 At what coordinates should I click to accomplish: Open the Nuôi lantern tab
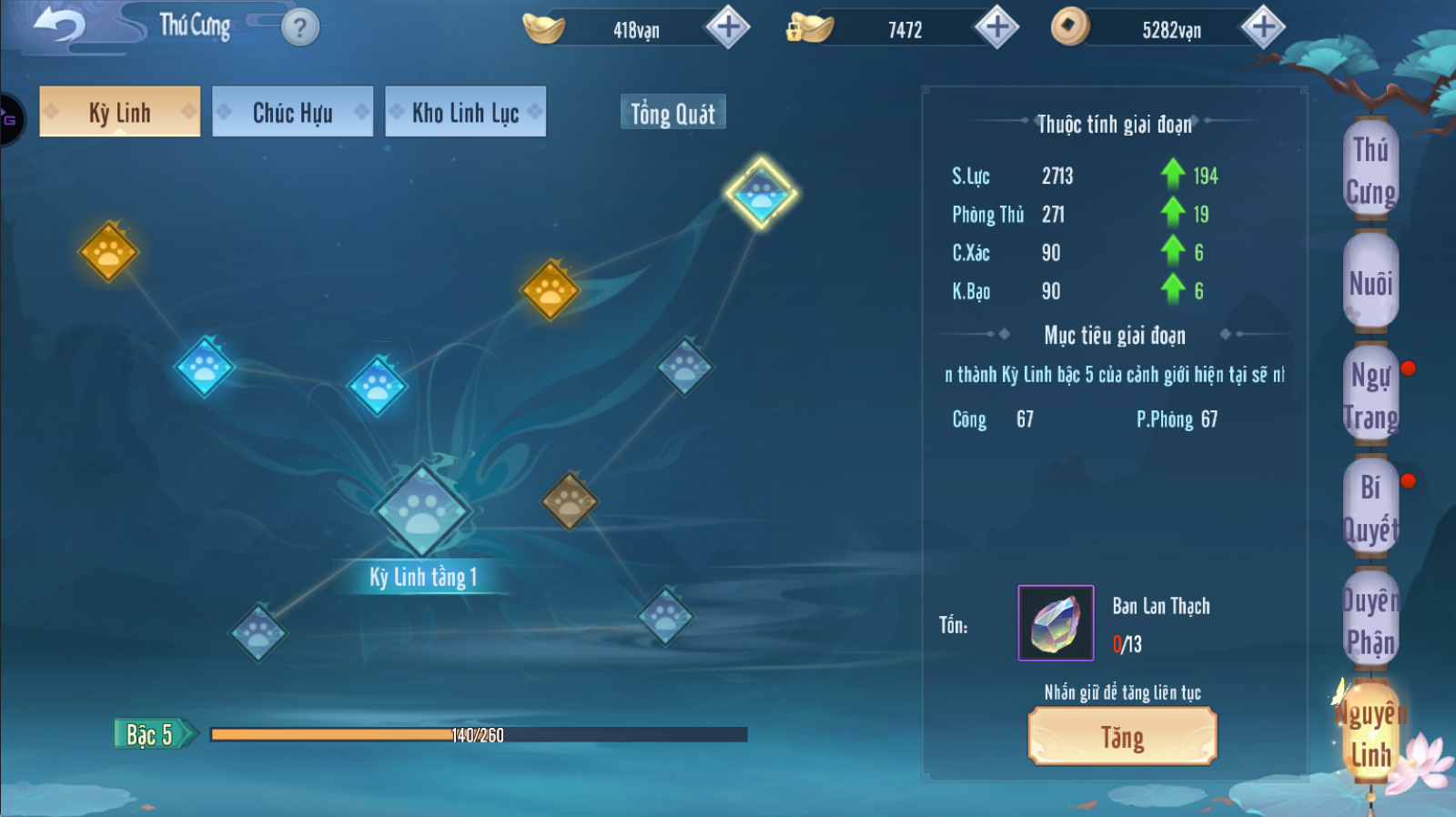(1370, 282)
